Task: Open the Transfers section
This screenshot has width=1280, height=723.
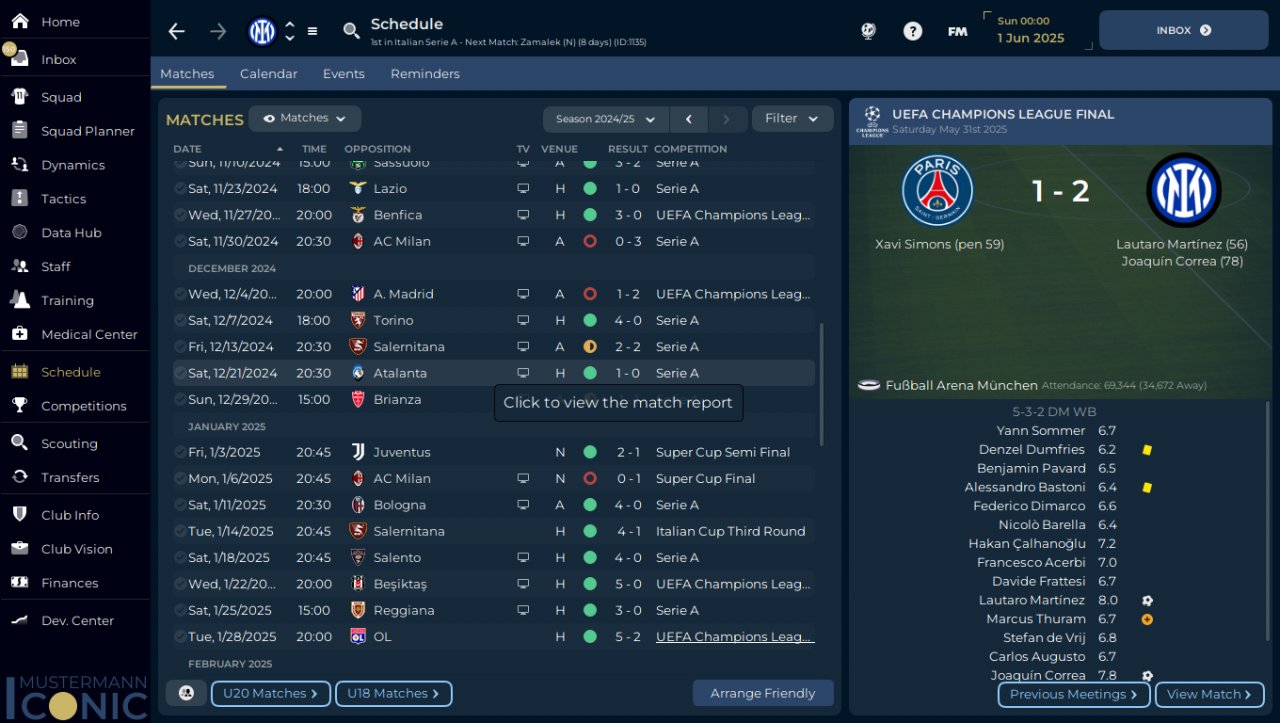Action: [x=70, y=477]
